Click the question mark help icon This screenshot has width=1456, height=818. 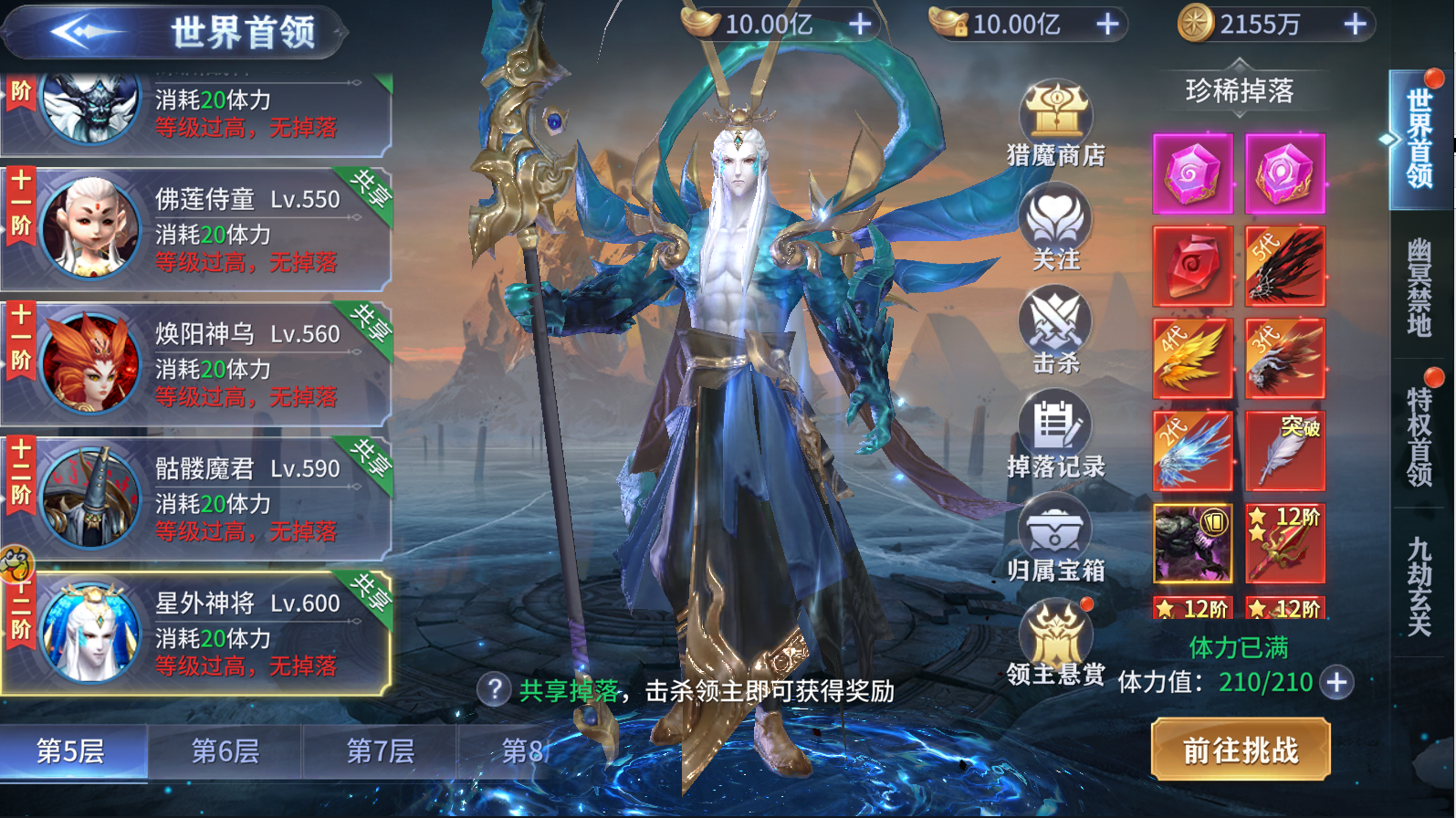point(494,689)
